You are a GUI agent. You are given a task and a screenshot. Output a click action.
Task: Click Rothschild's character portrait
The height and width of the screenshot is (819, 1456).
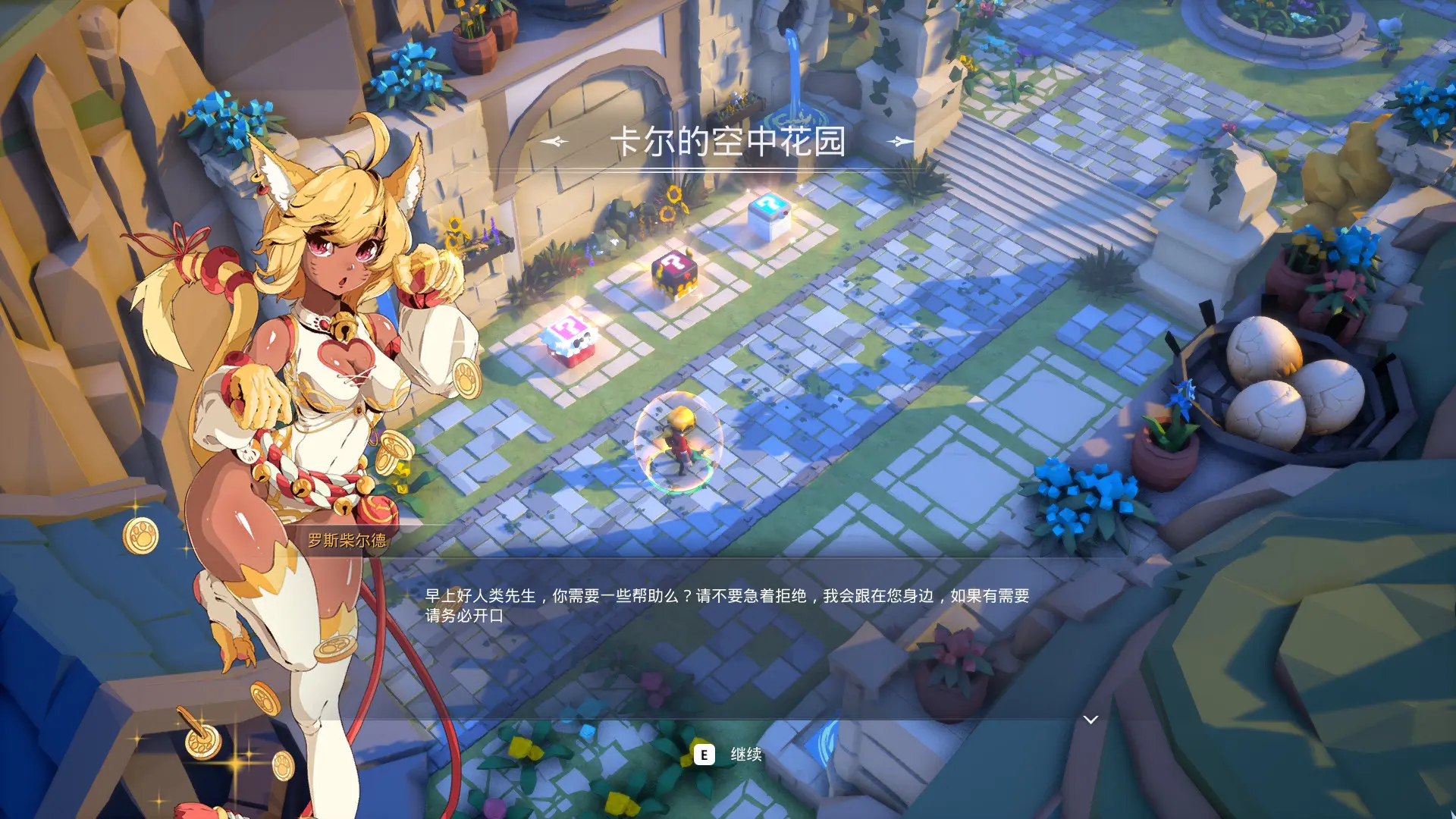318,379
